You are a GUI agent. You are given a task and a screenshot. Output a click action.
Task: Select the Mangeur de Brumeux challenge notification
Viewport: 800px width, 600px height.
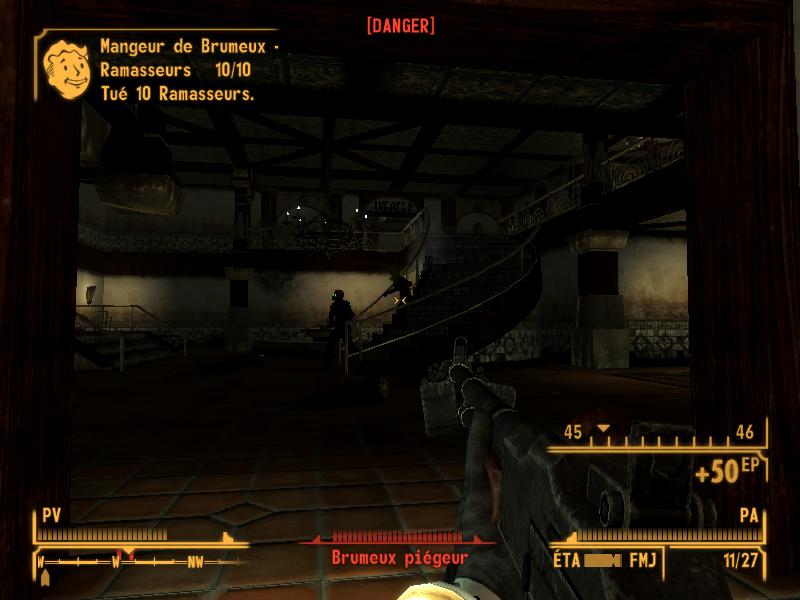coord(178,70)
